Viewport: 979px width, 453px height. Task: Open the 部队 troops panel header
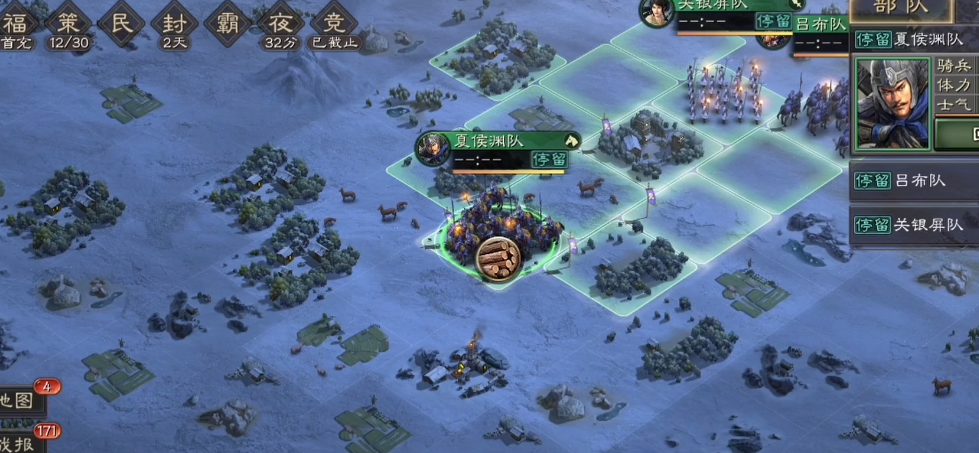(x=913, y=9)
